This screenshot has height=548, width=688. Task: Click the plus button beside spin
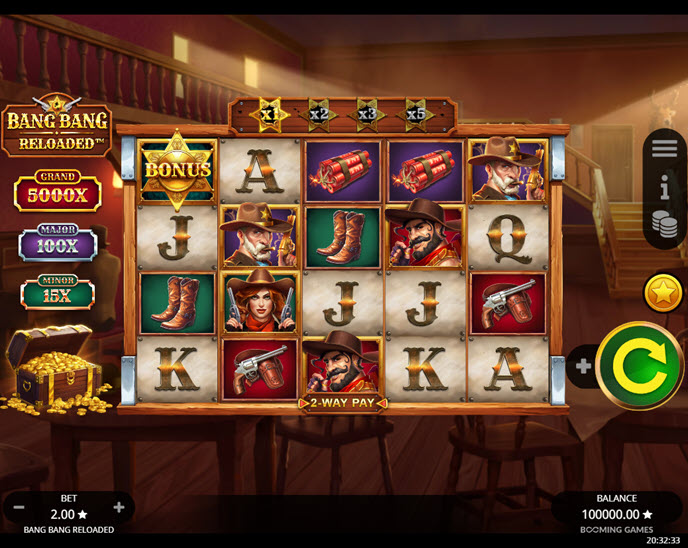point(583,366)
